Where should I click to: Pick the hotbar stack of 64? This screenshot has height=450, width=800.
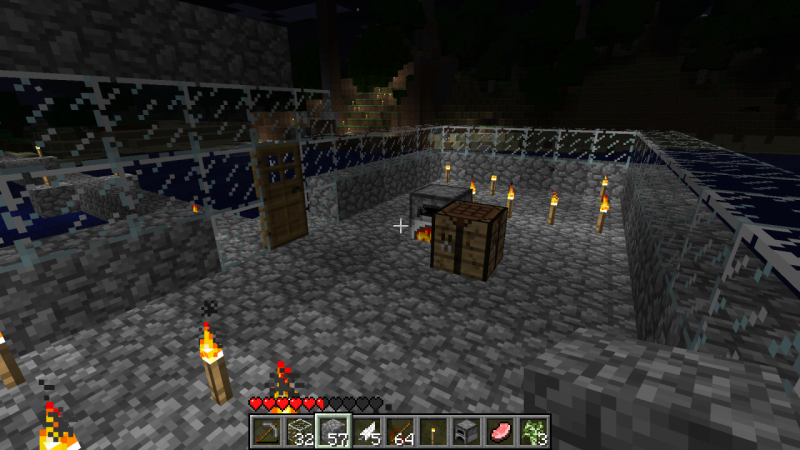click(399, 431)
